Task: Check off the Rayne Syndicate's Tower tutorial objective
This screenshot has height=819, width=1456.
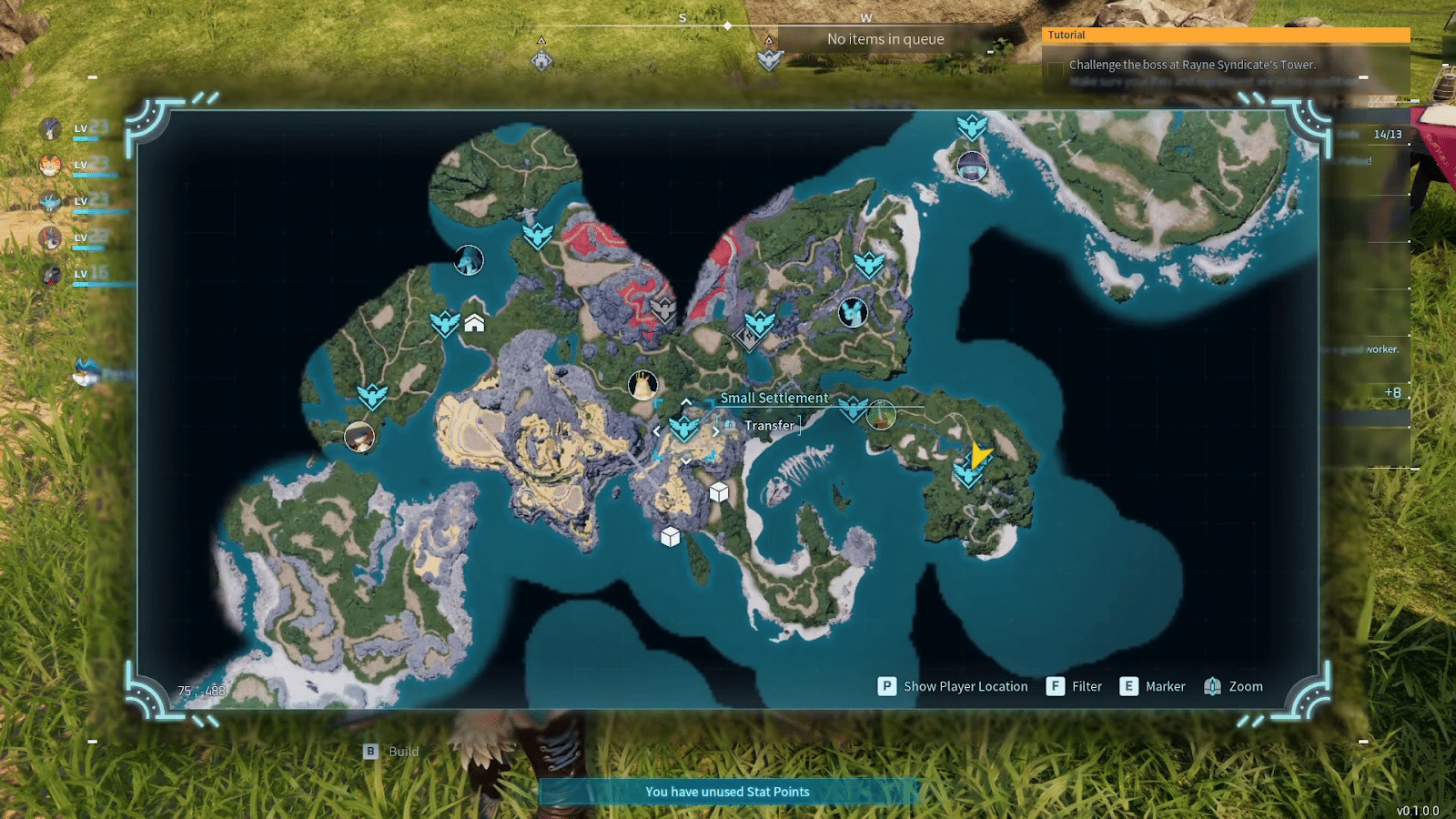Action: (x=1054, y=66)
